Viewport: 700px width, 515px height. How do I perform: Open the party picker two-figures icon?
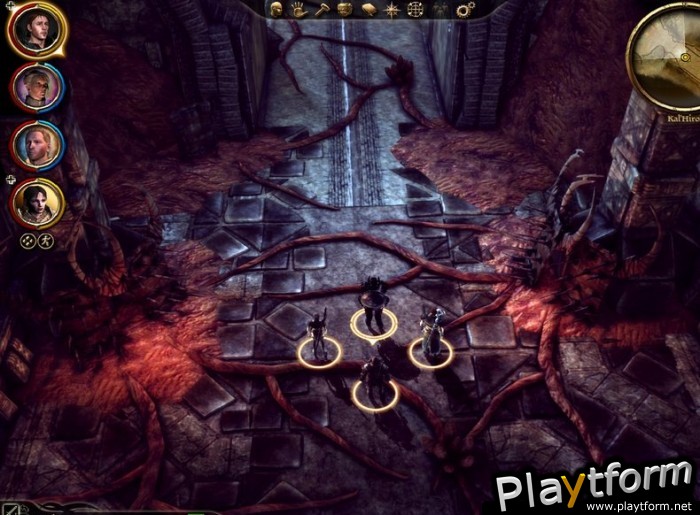click(x=438, y=9)
